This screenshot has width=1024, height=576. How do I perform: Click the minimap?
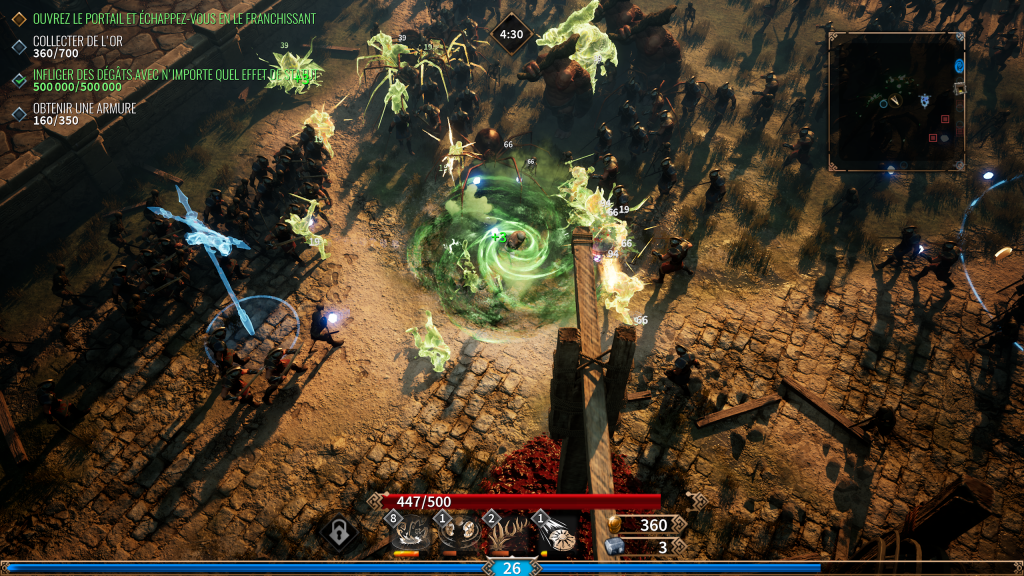pyautogui.click(x=896, y=101)
